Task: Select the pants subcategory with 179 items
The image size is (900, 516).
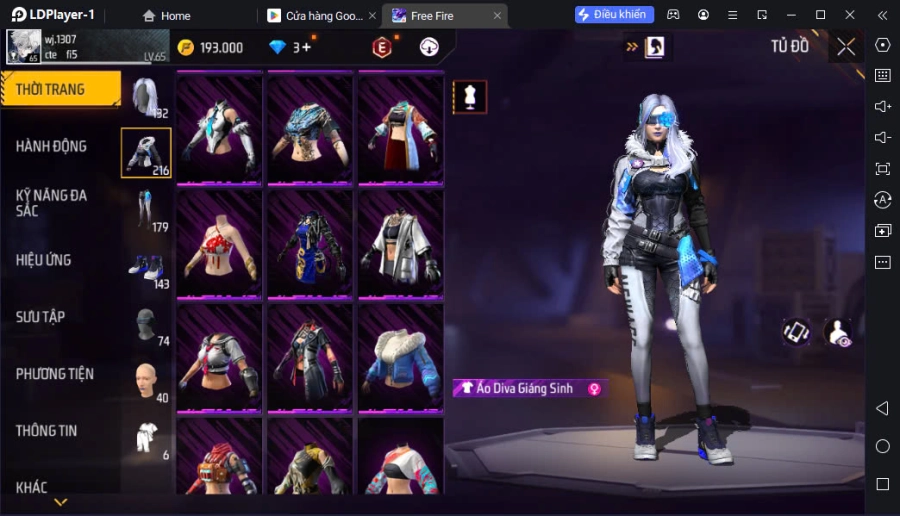Action: click(147, 210)
